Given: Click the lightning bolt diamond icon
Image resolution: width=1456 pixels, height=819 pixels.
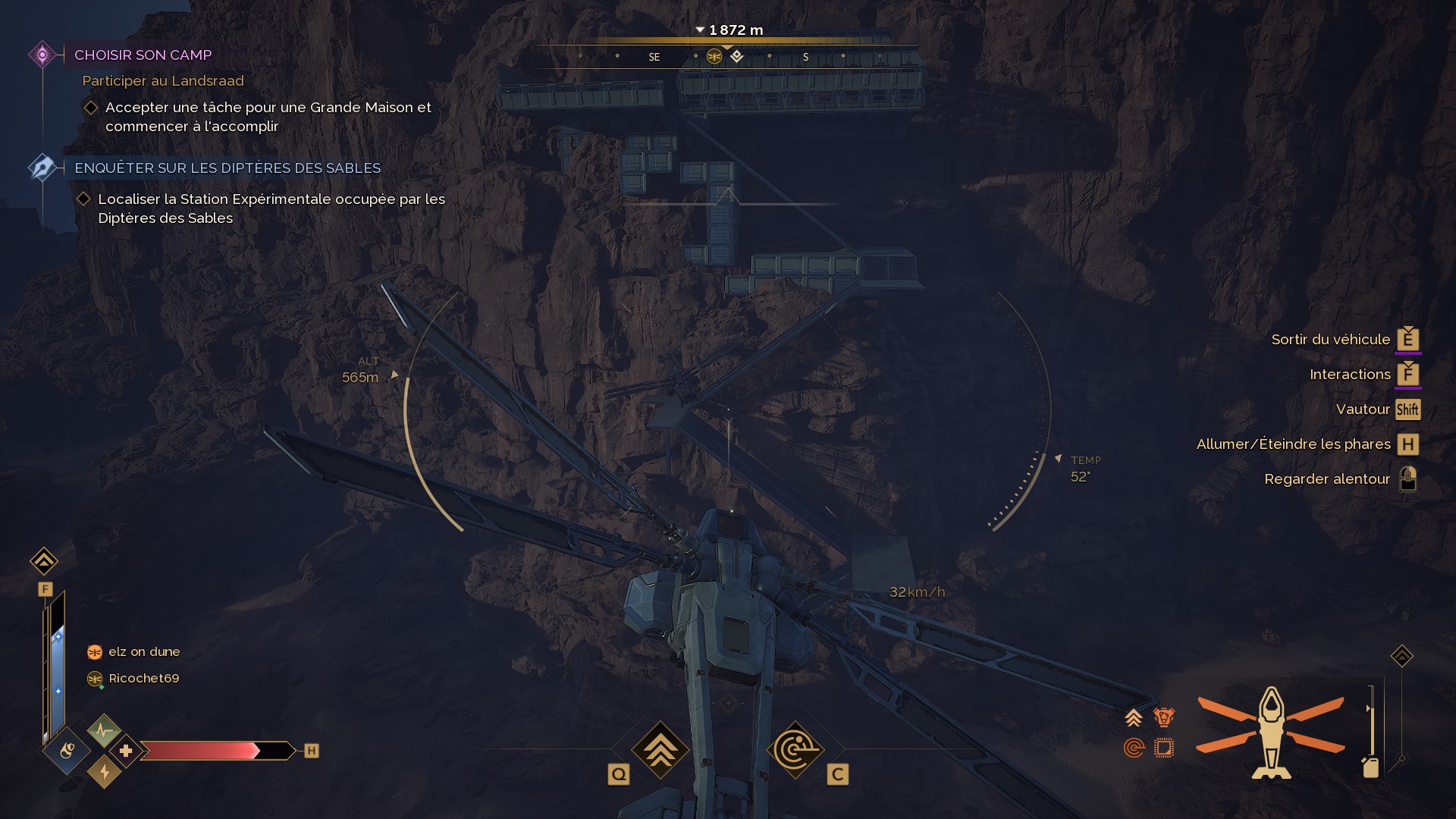Looking at the screenshot, I should pos(104,772).
